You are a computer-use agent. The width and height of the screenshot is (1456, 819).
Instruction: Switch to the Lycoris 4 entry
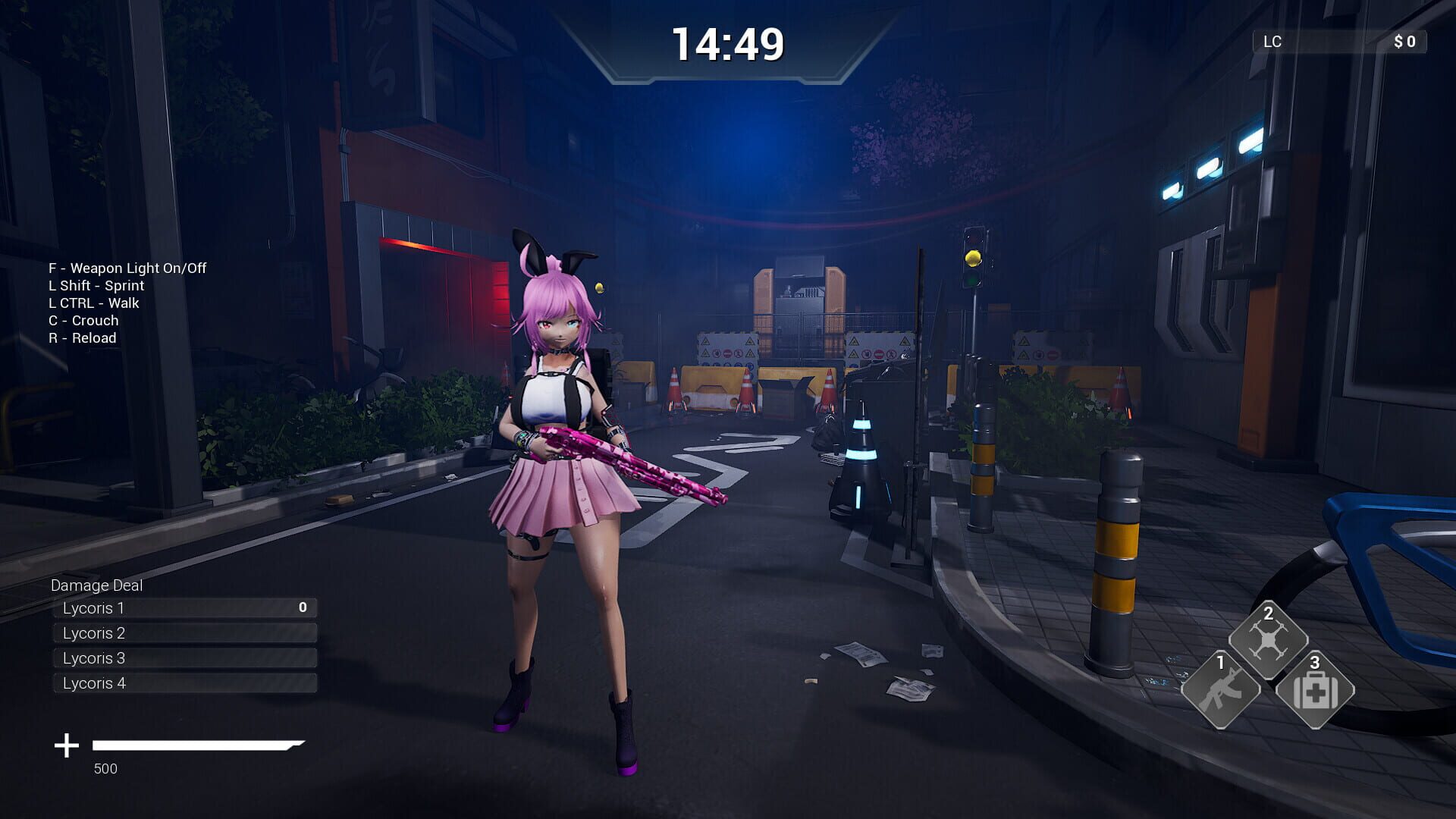pos(184,682)
